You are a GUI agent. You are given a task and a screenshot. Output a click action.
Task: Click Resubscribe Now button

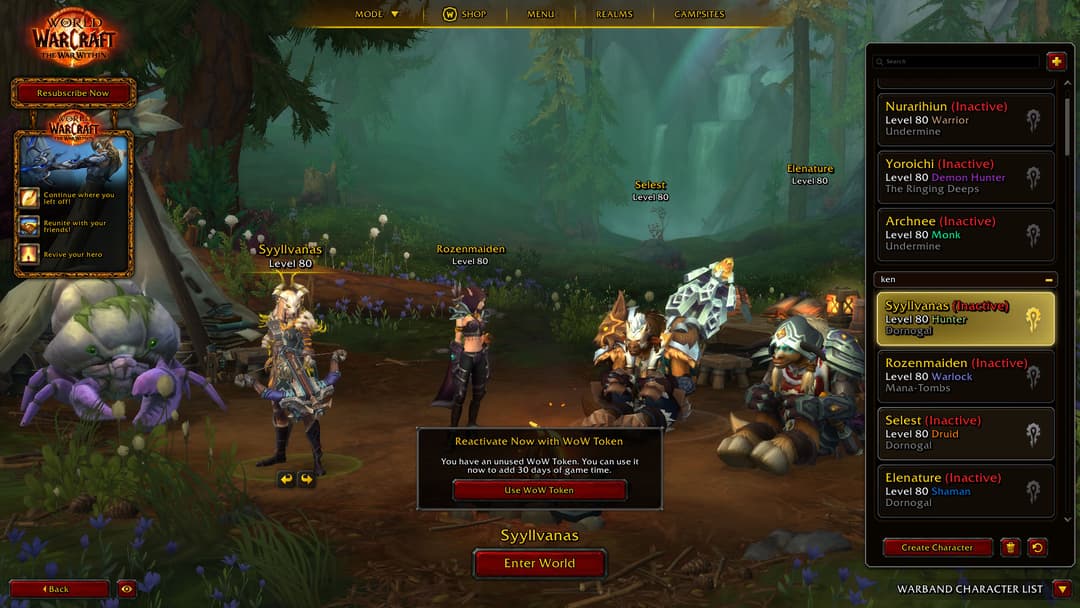[x=73, y=93]
